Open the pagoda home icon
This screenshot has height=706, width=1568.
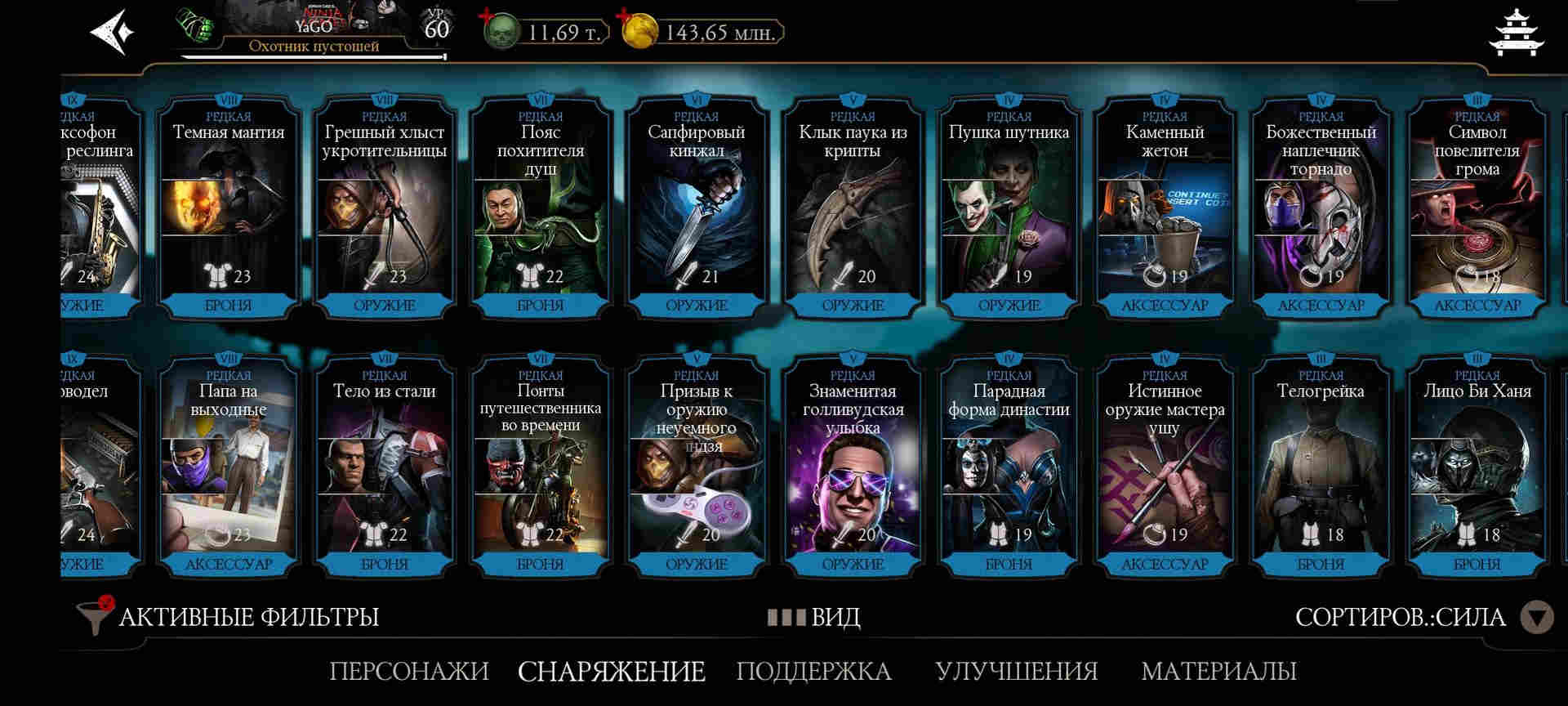click(1516, 33)
